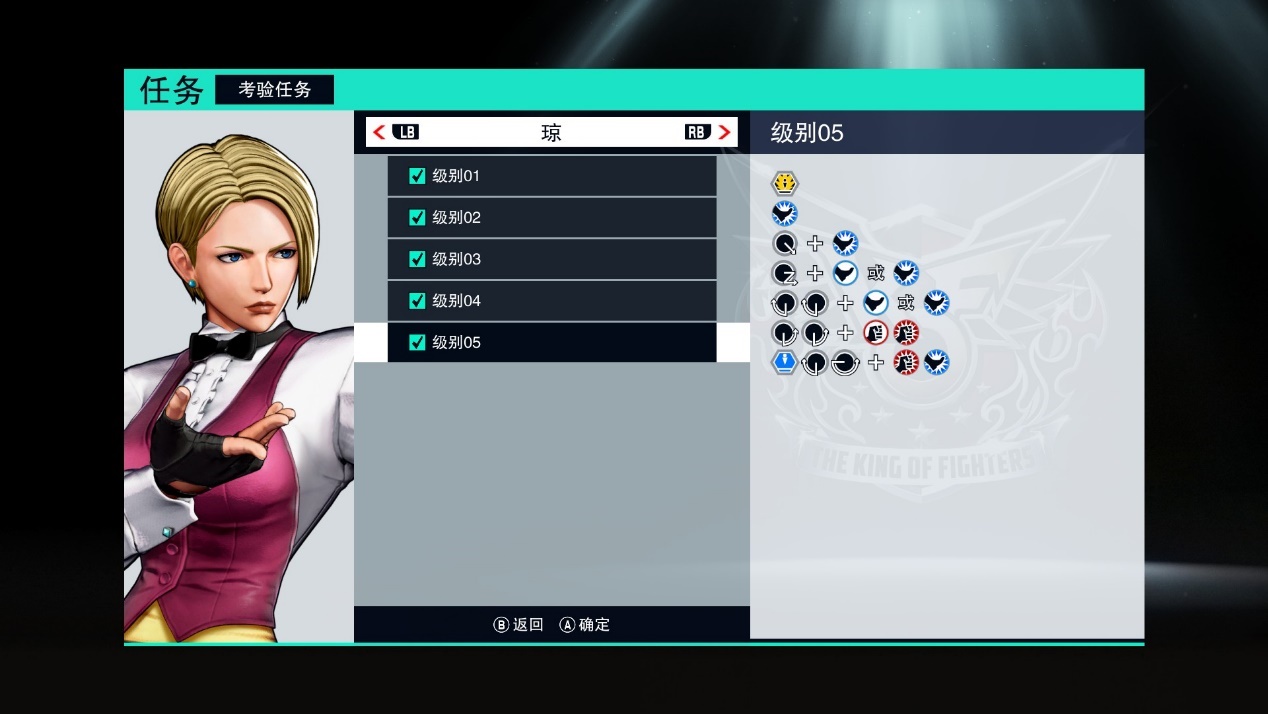Select the highlighted 级别05 mission

coord(551,342)
